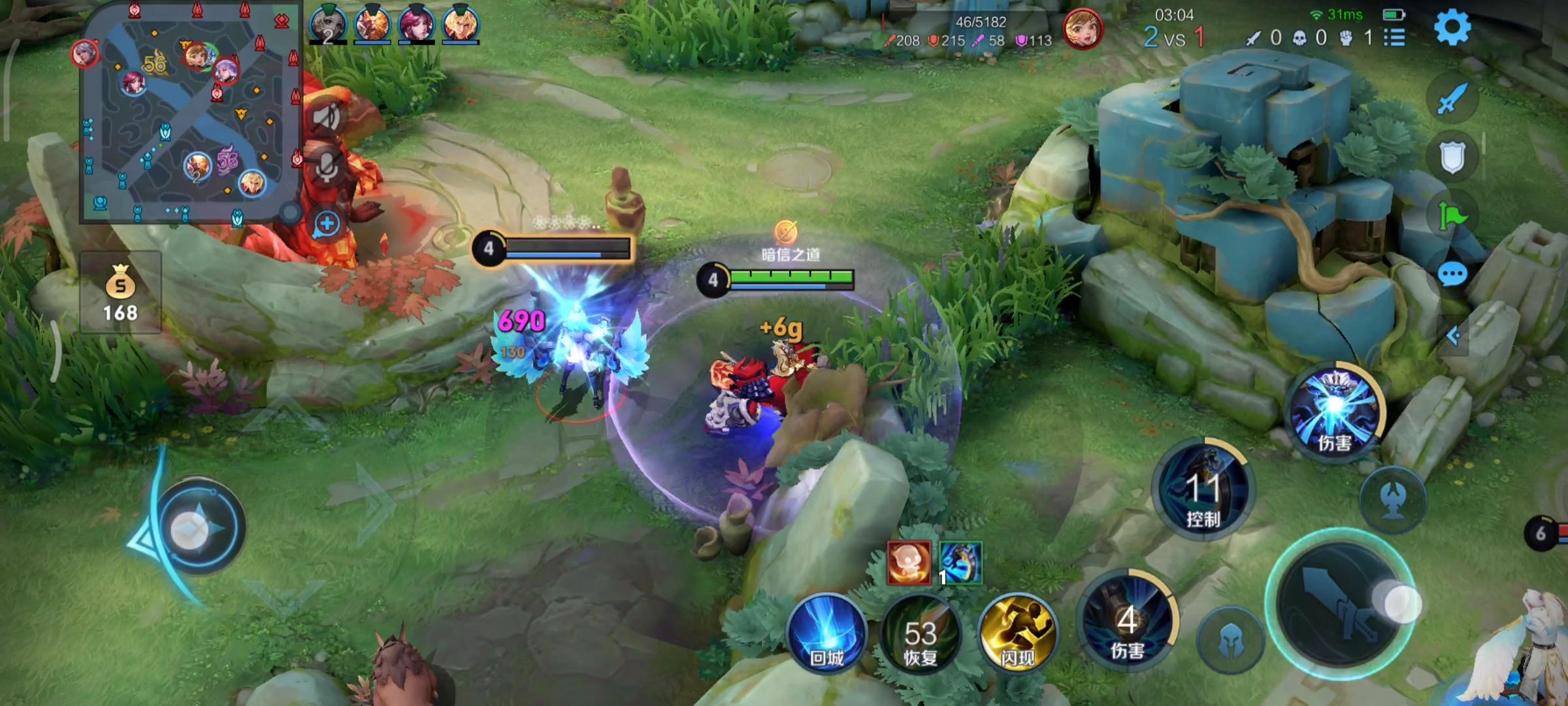
Task: Send the green flag signal
Action: click(1452, 216)
